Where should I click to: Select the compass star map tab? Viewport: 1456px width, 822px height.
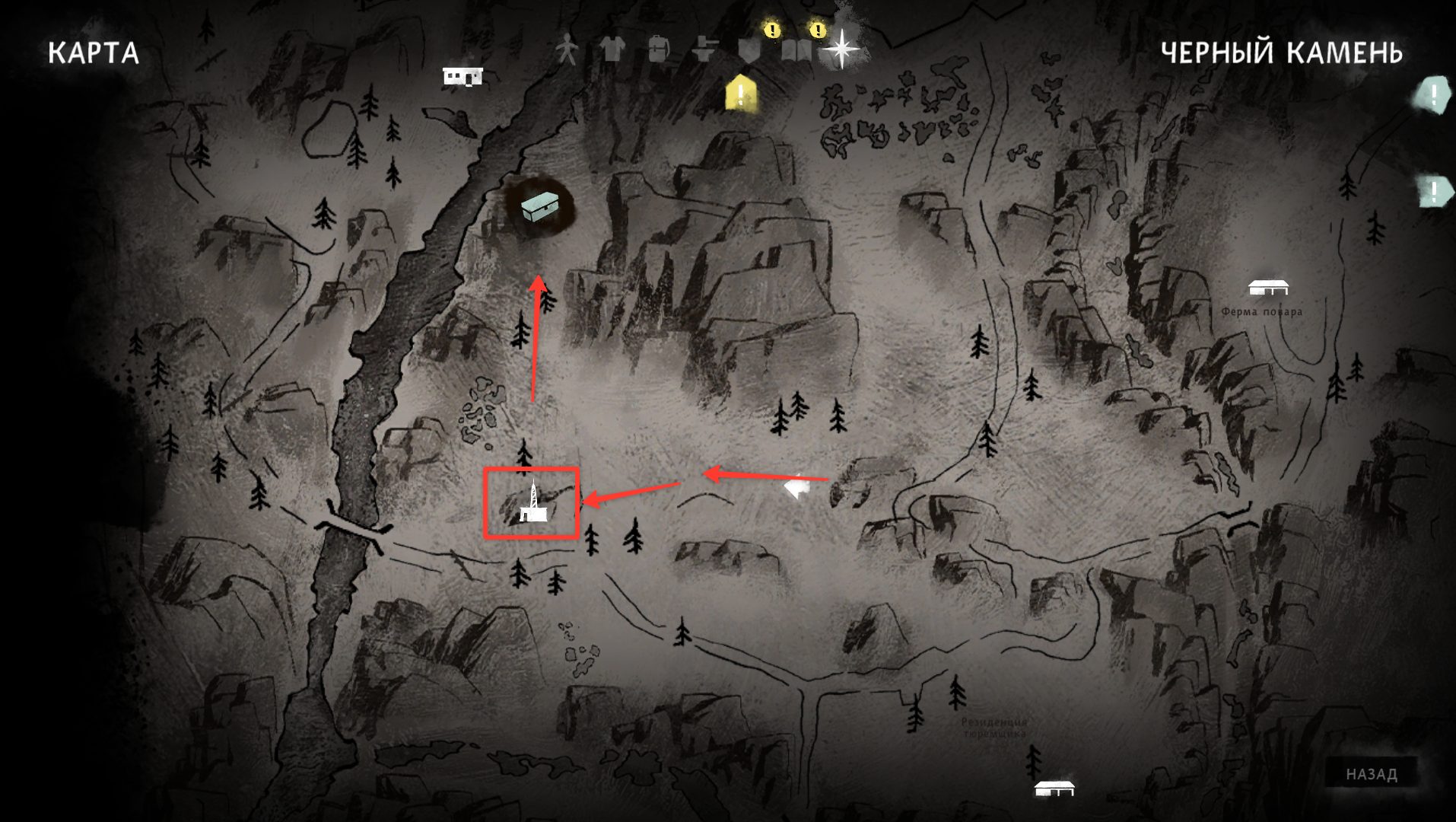(x=842, y=49)
